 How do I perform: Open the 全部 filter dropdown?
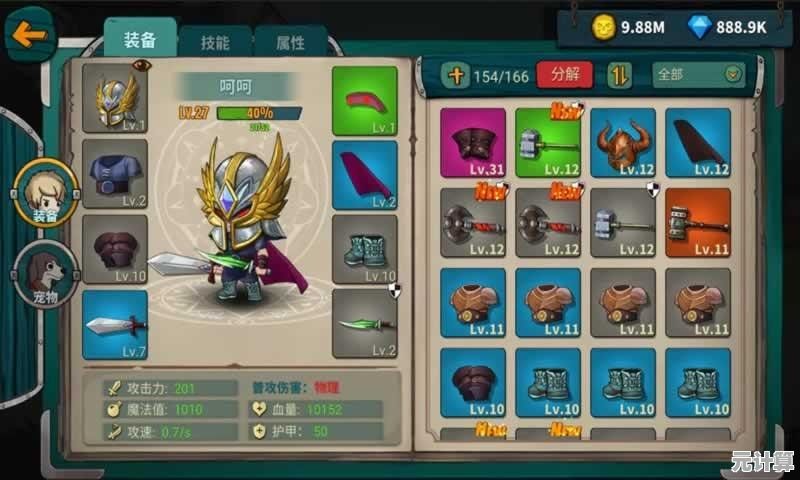point(699,75)
